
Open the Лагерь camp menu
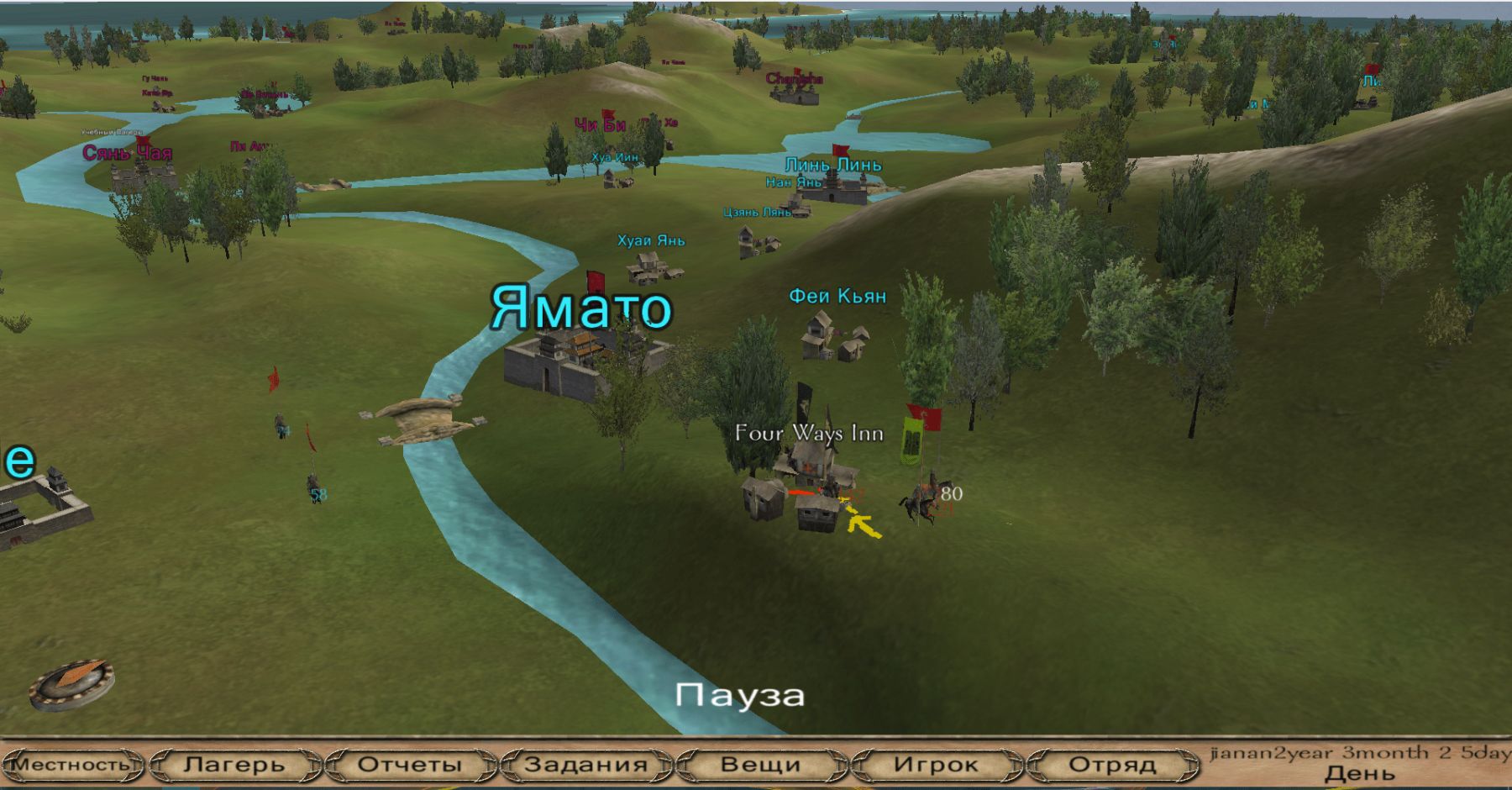(234, 765)
